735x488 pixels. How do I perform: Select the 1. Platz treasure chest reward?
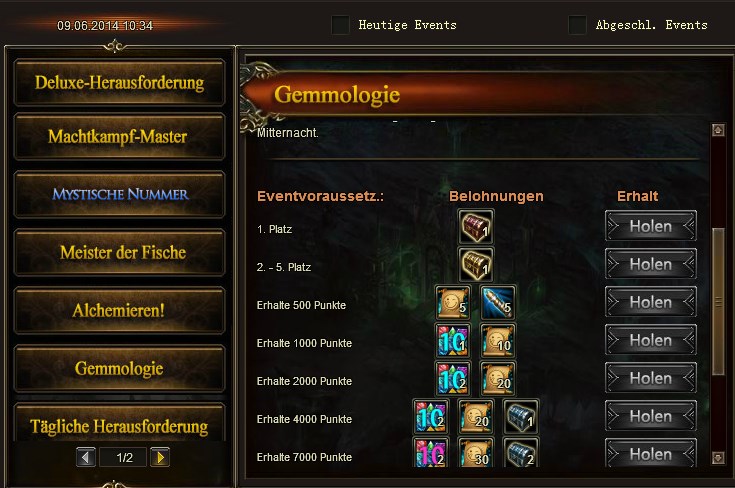pos(475,227)
